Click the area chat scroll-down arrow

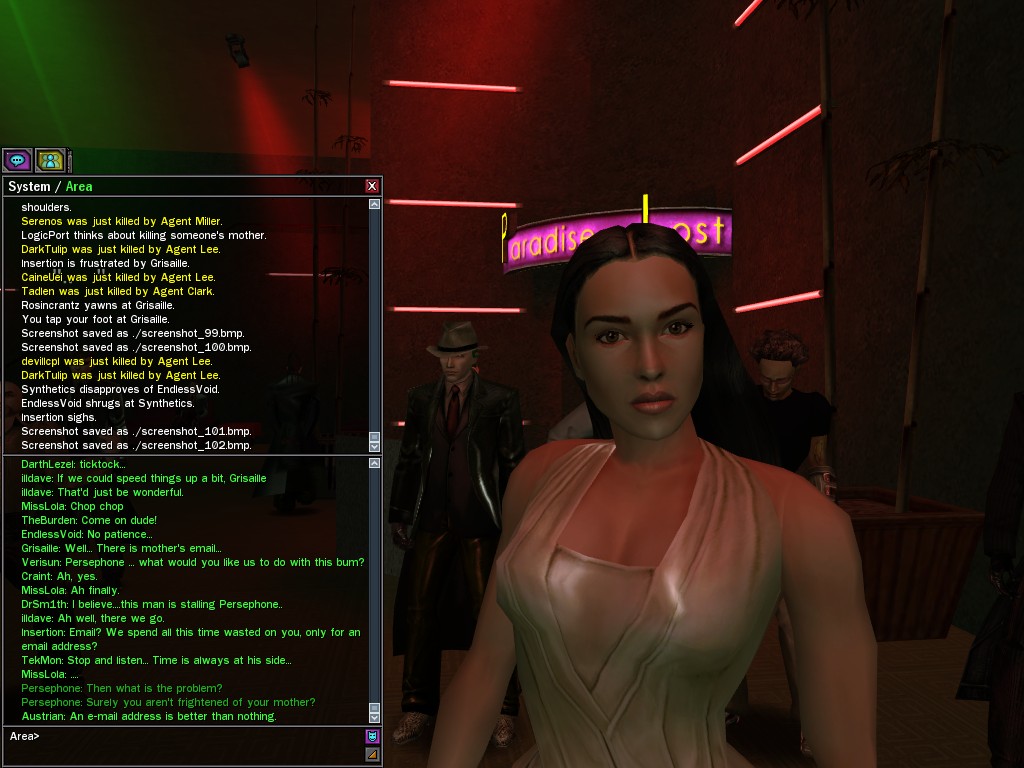[375, 717]
